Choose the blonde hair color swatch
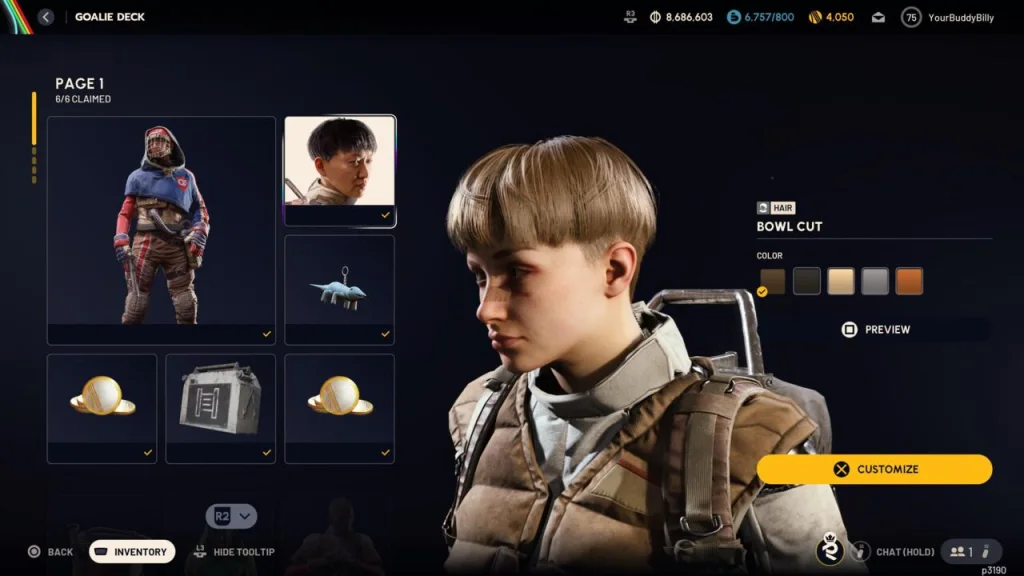This screenshot has height=576, width=1024. click(x=841, y=281)
